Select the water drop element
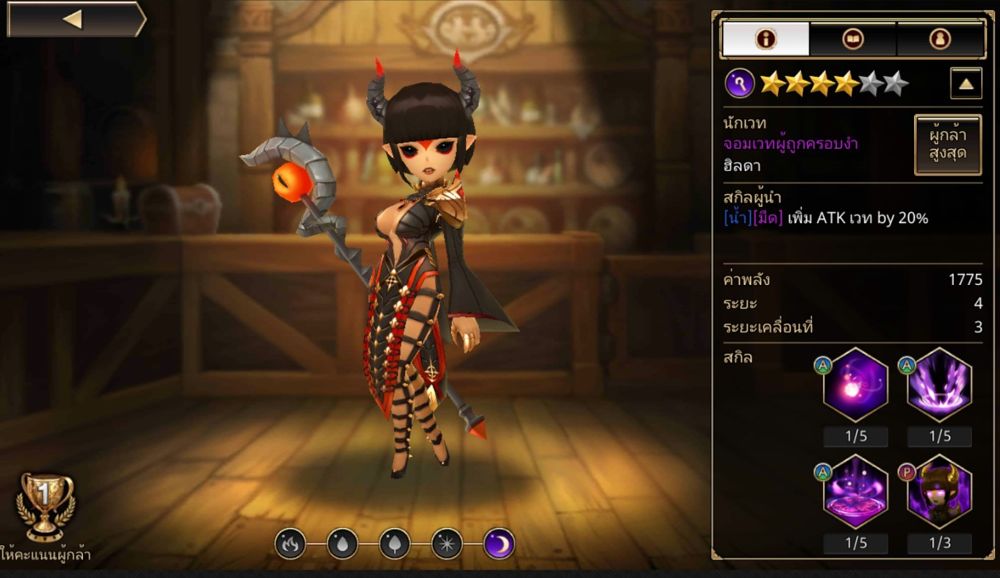This screenshot has height=578, width=1000. (x=342, y=543)
